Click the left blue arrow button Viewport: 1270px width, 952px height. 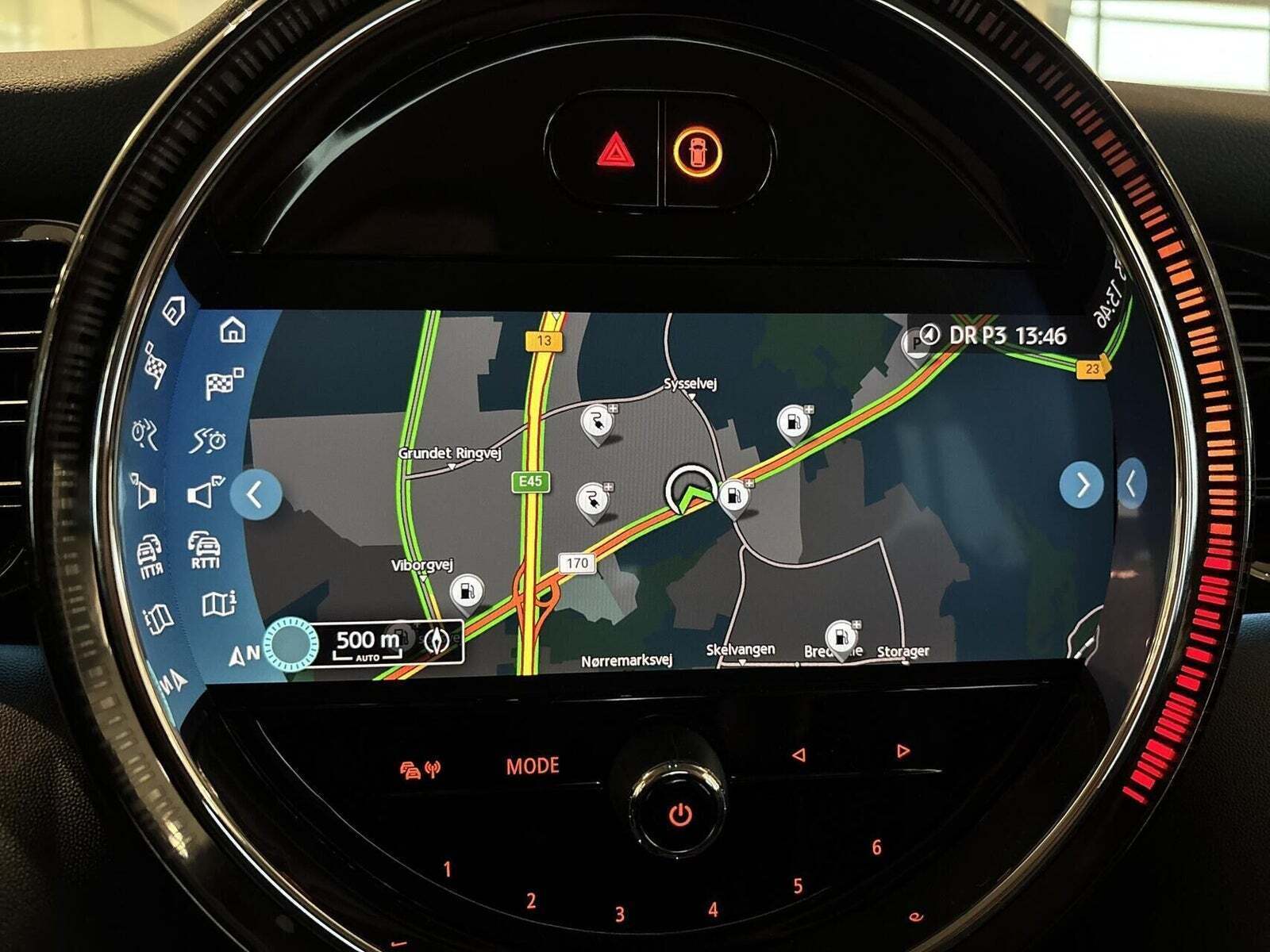tap(256, 494)
